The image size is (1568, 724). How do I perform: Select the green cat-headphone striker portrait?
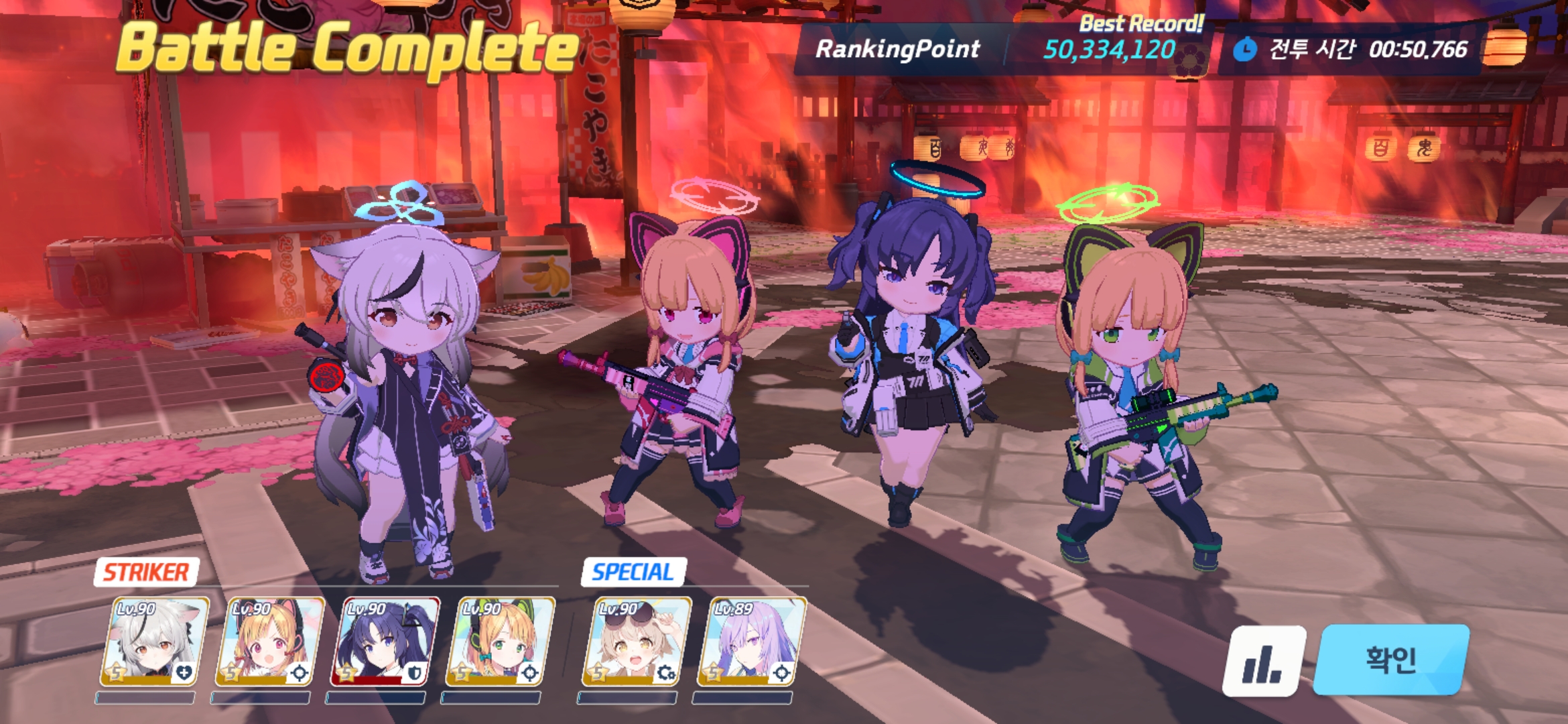point(500,642)
